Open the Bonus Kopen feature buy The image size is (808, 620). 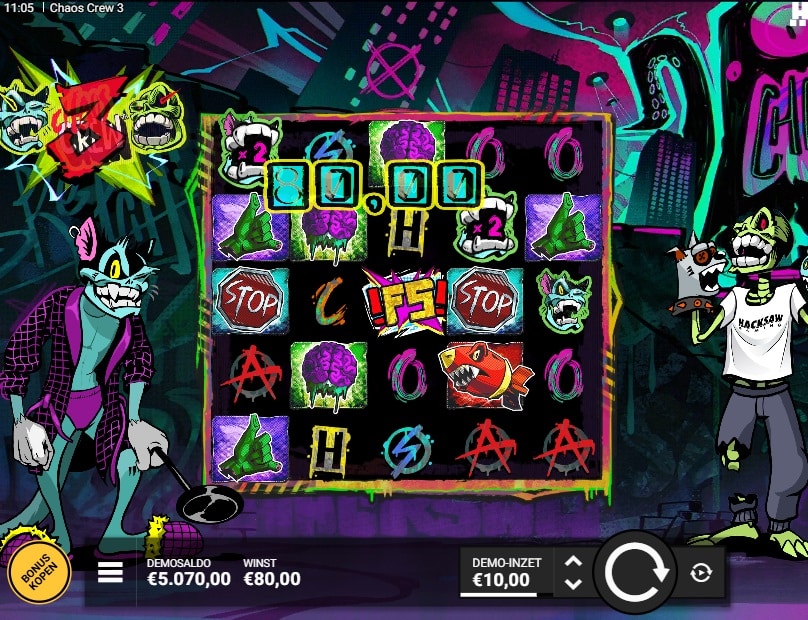40,573
